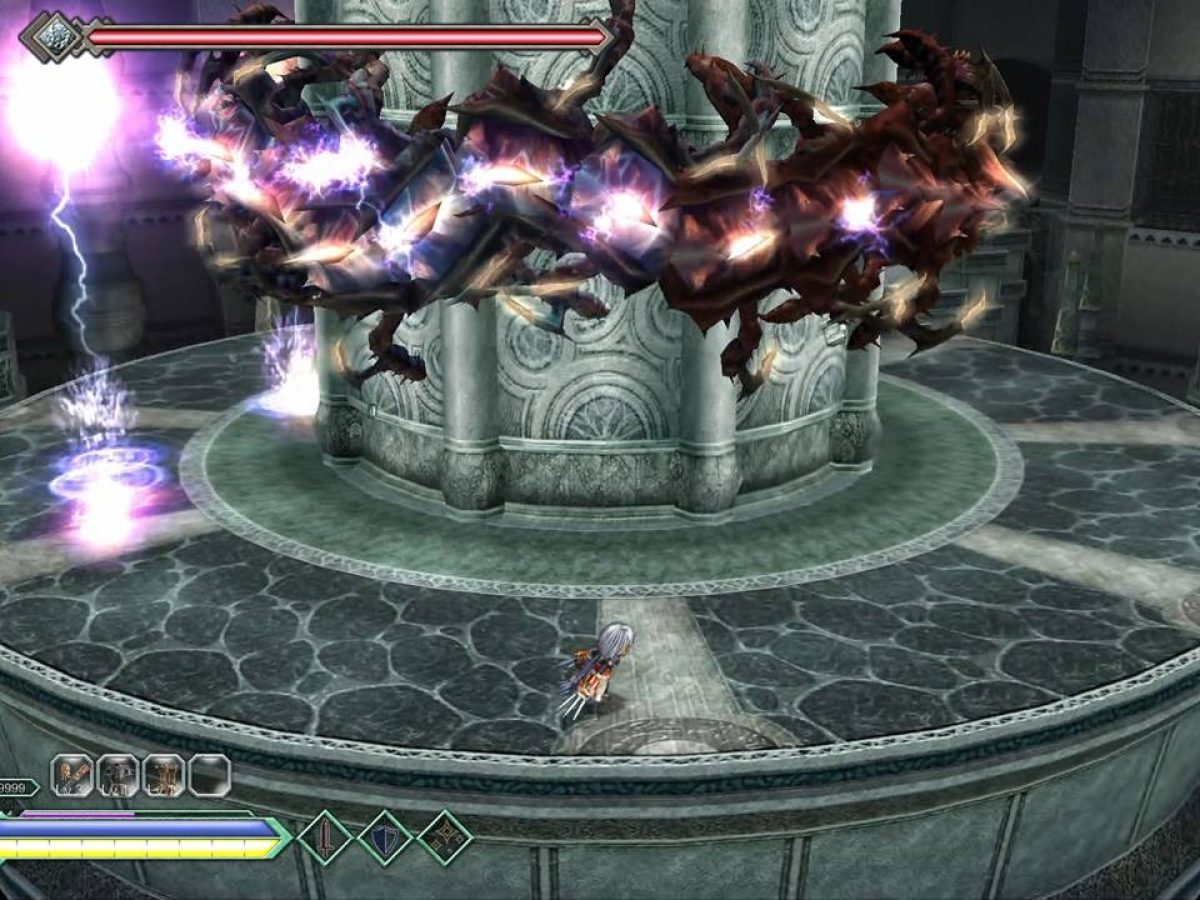The width and height of the screenshot is (1200, 900).
Task: Select the golden star diamond icon
Action: 445,837
